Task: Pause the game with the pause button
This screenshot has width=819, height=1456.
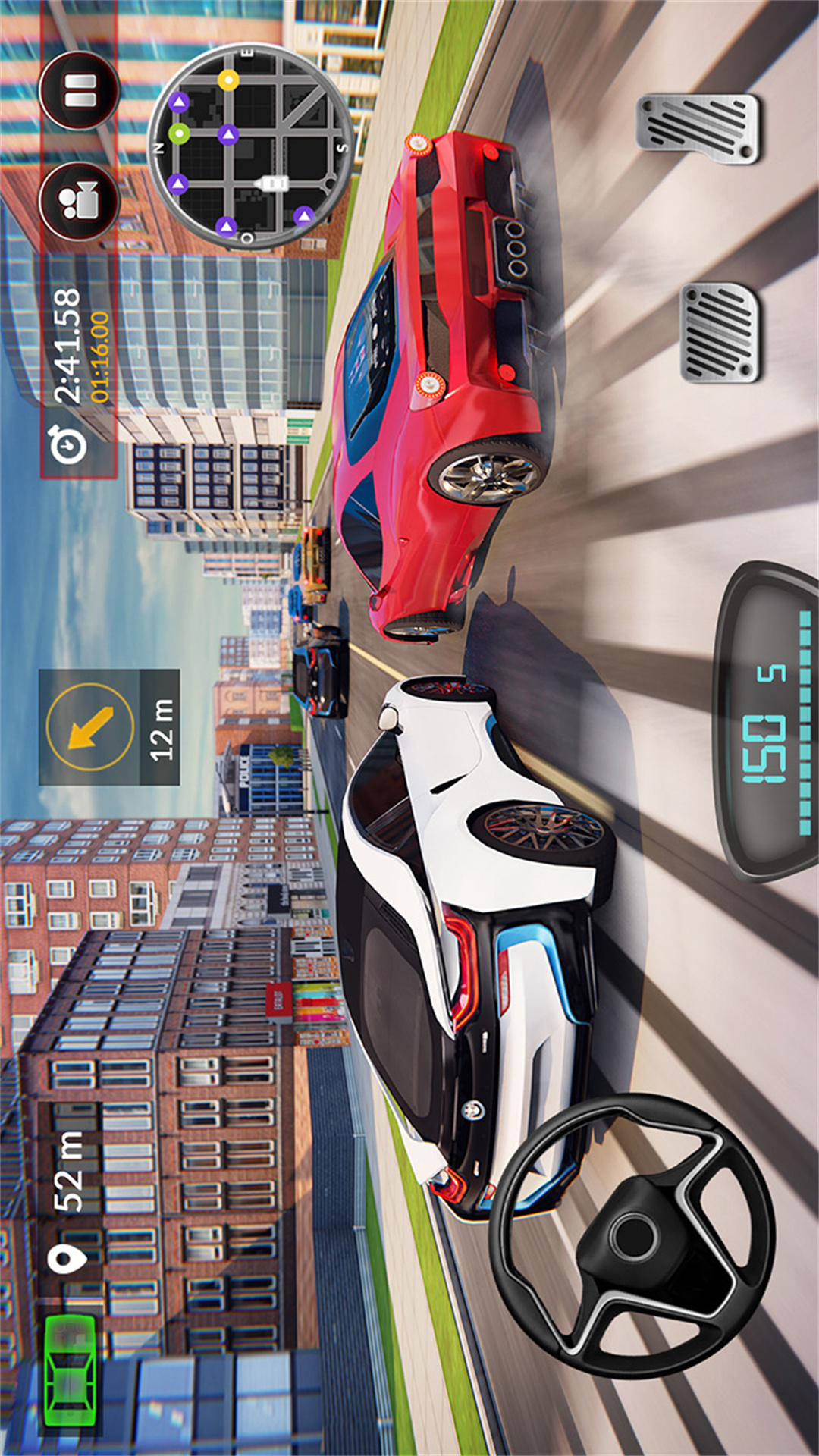Action: 79,91
